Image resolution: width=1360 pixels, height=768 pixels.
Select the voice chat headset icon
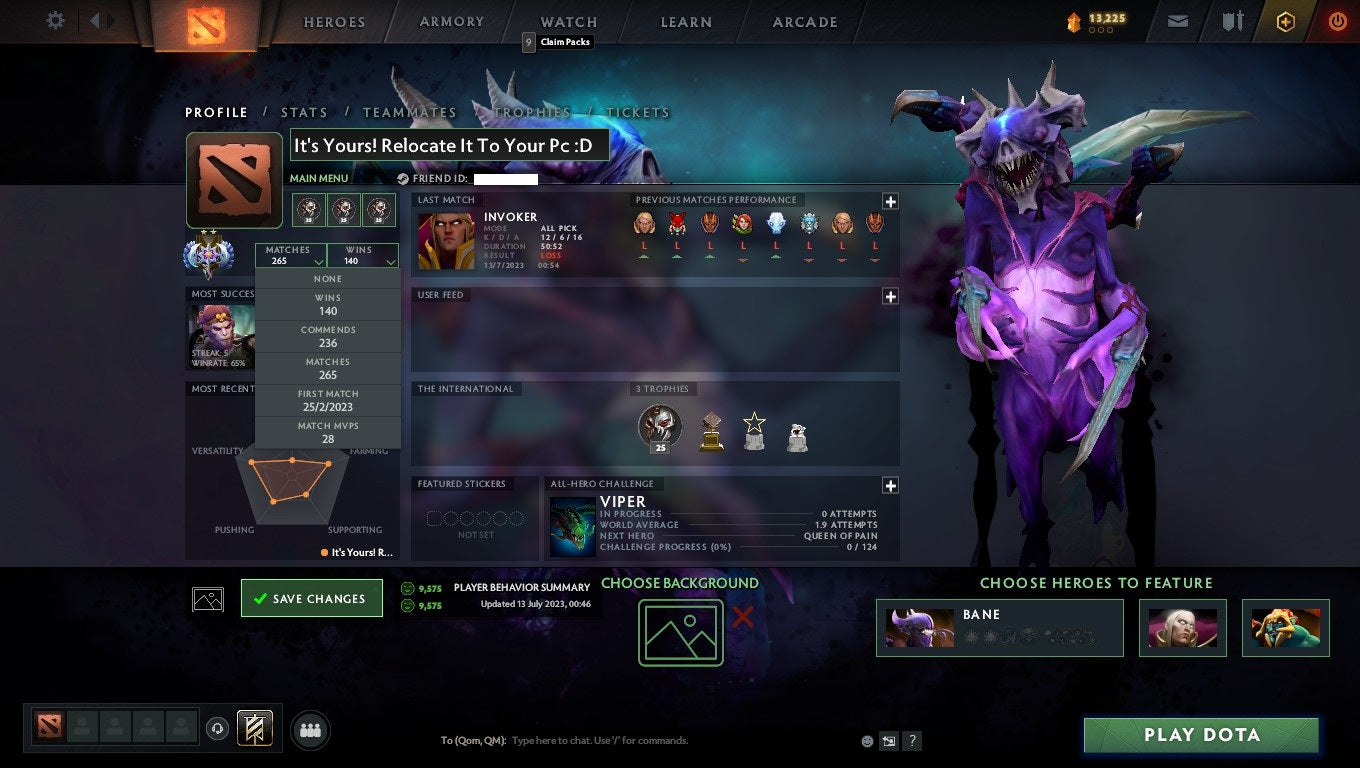(218, 729)
